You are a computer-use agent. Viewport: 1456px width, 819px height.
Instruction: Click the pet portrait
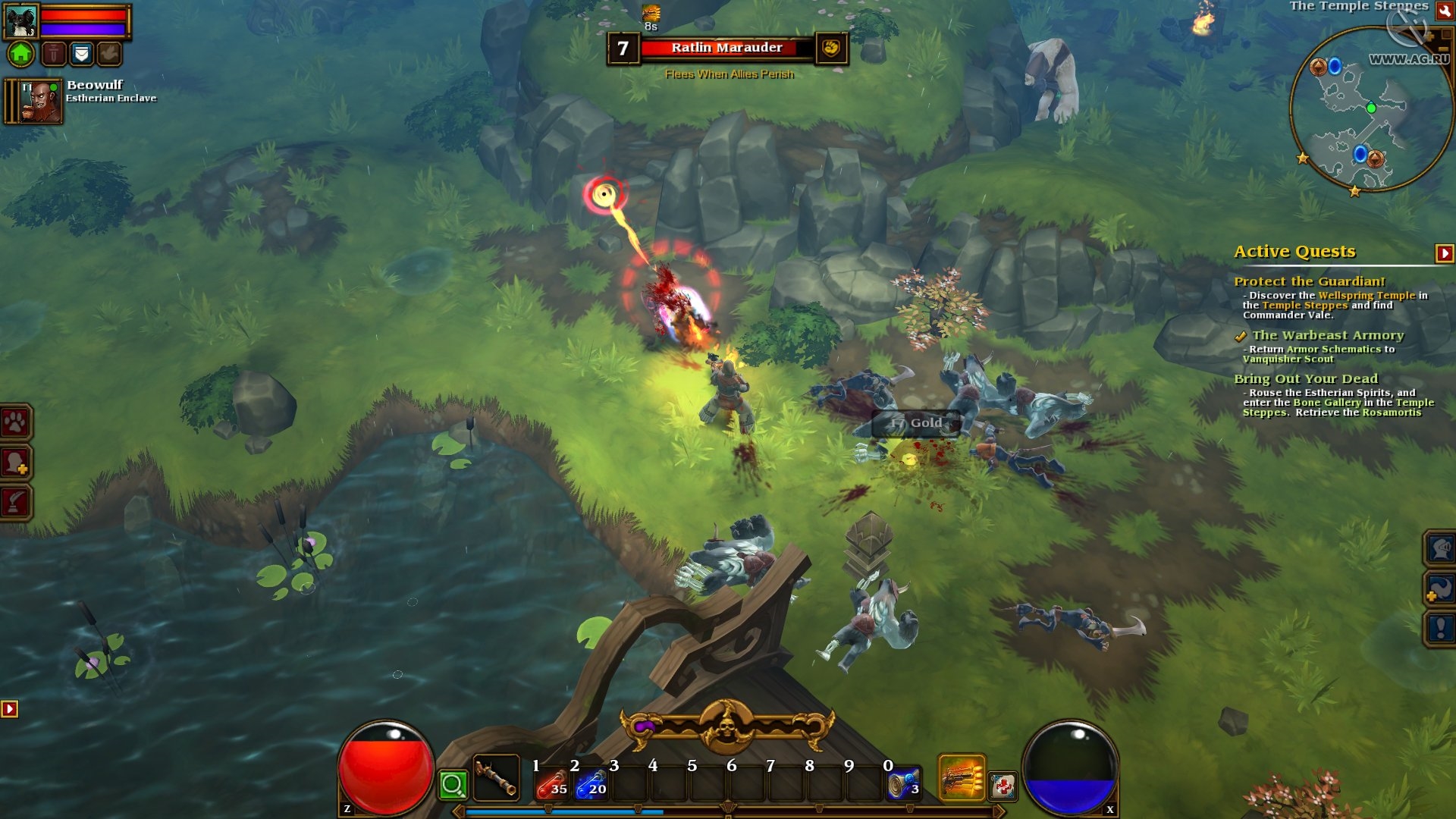[x=21, y=21]
